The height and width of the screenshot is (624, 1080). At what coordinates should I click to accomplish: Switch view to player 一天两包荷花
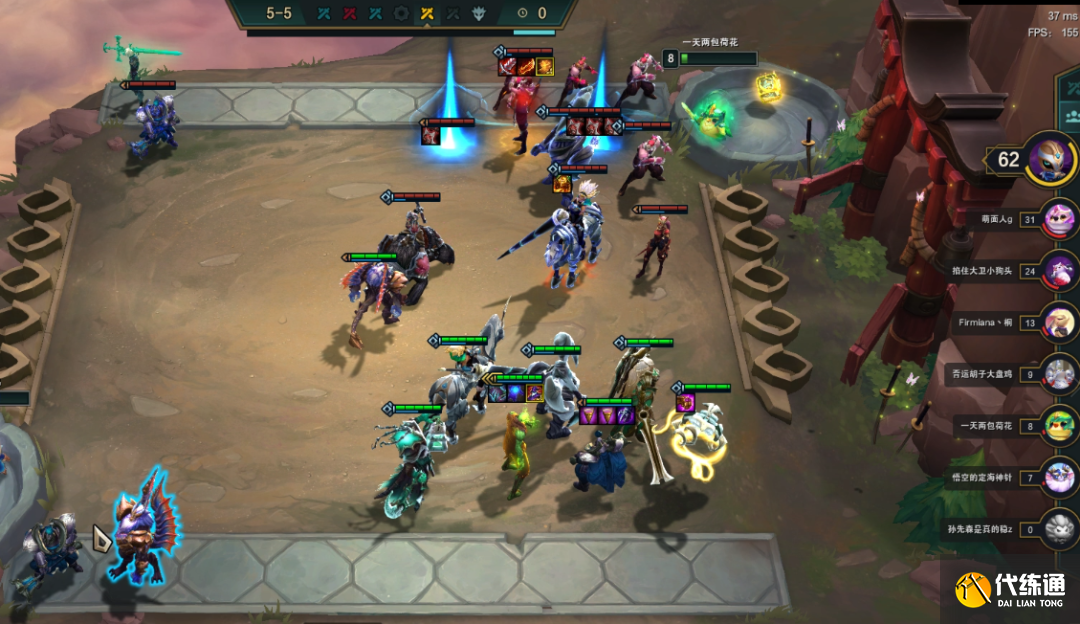click(1058, 426)
